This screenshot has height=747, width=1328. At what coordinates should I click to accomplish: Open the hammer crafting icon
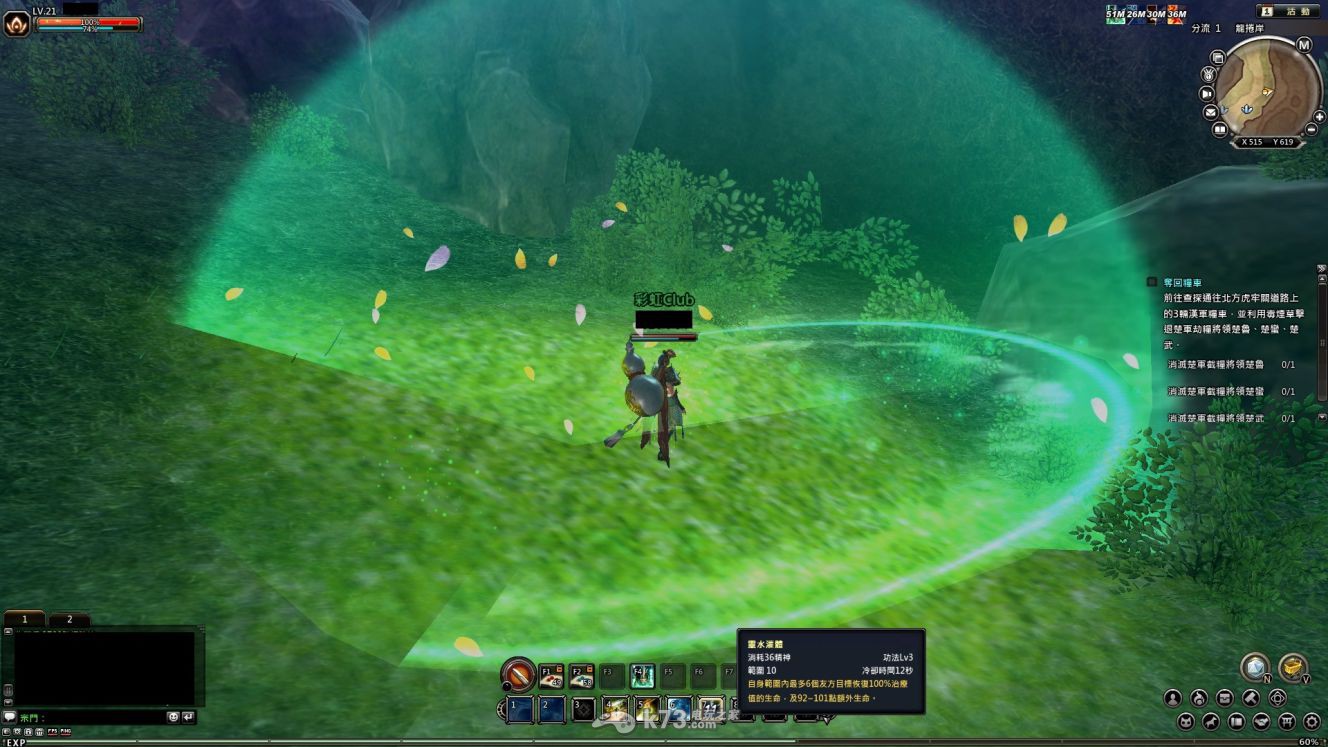coord(1251,698)
